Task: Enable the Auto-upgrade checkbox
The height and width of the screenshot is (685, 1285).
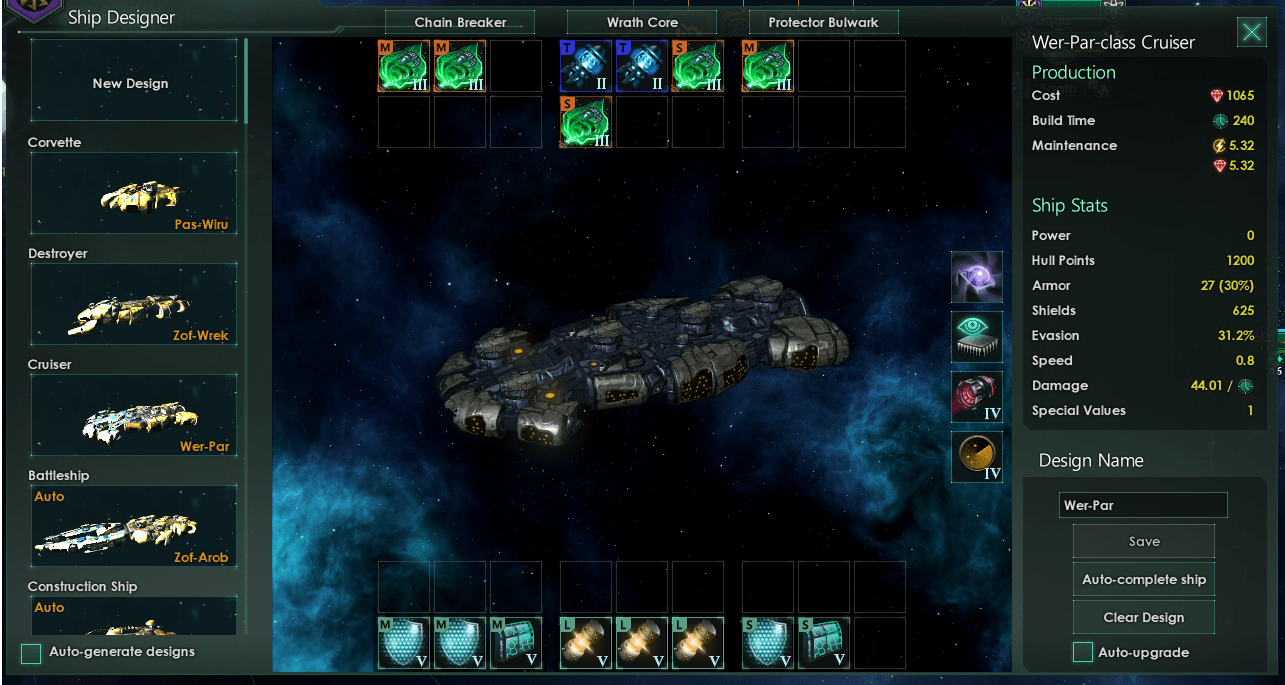Action: [1082, 653]
